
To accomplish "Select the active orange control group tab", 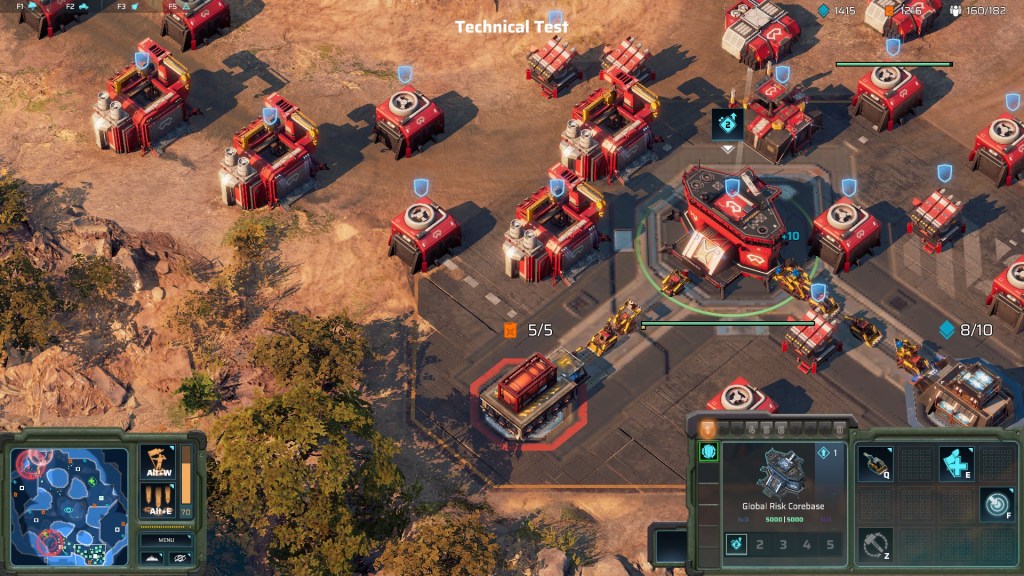I will point(707,428).
